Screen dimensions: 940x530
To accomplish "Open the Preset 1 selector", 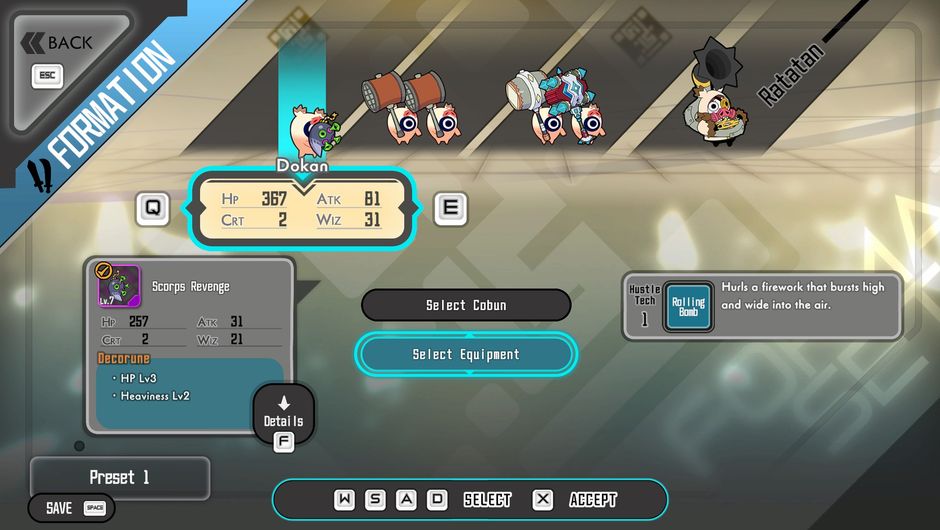I will click(120, 477).
